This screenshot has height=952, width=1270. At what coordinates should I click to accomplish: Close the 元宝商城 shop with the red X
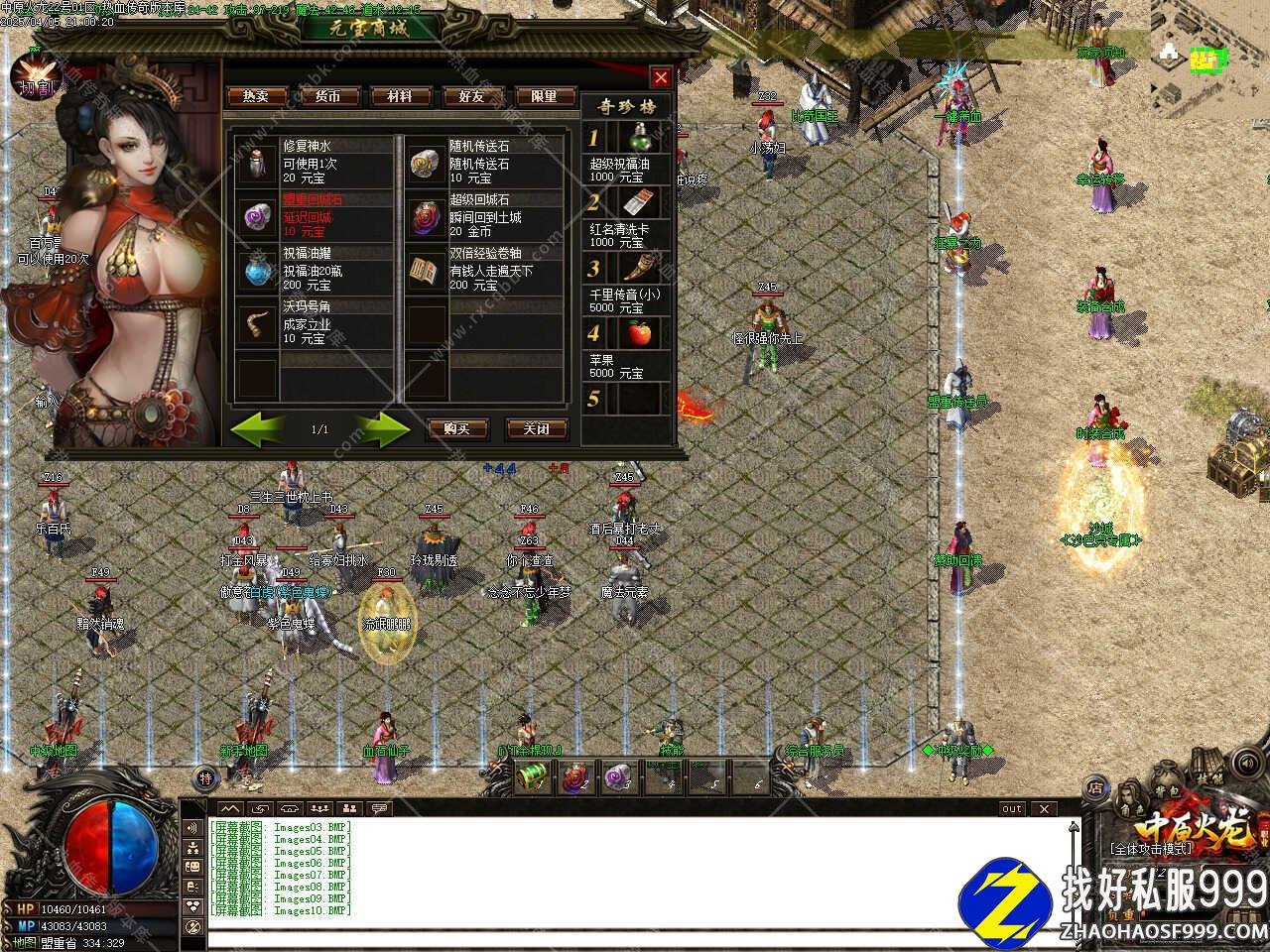click(661, 77)
